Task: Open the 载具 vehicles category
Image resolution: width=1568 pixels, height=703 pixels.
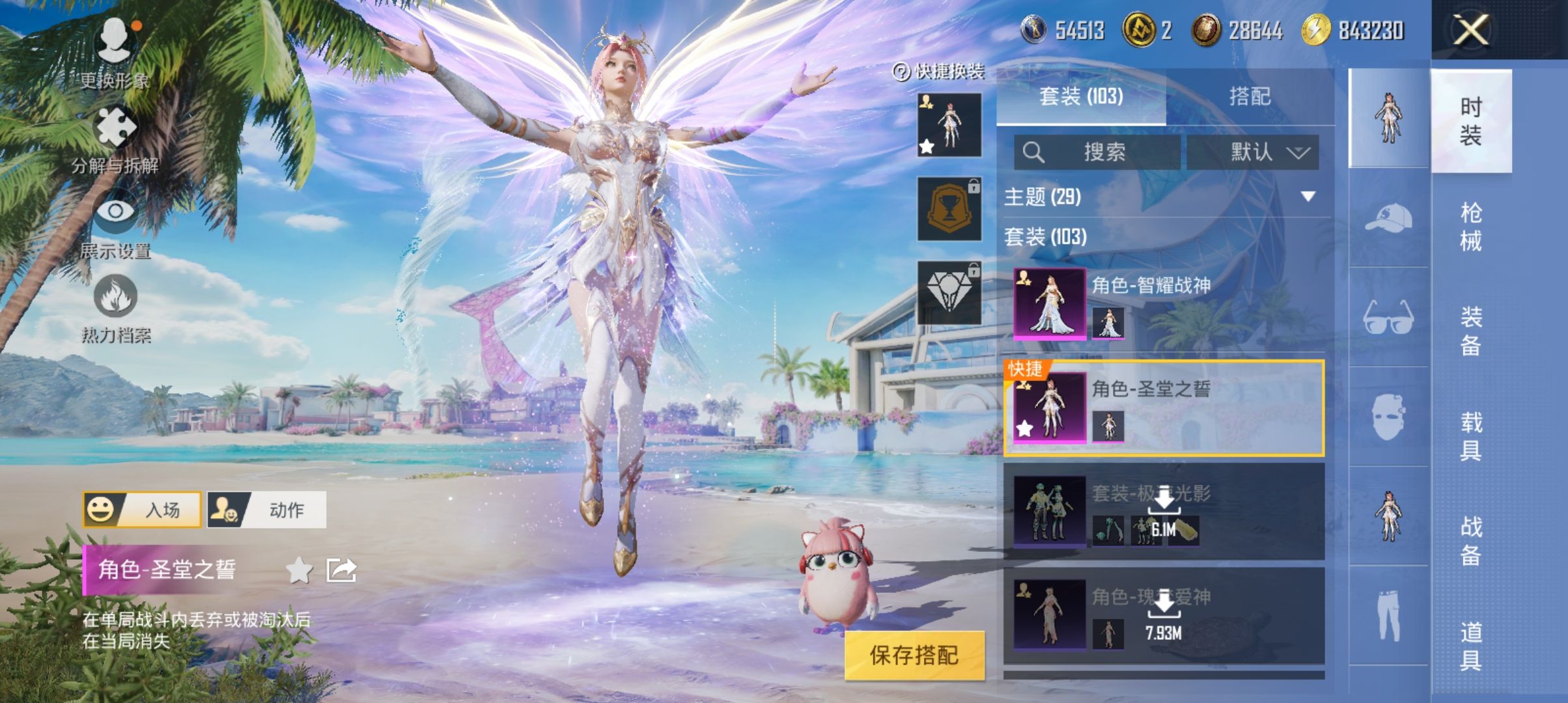Action: [x=1471, y=436]
